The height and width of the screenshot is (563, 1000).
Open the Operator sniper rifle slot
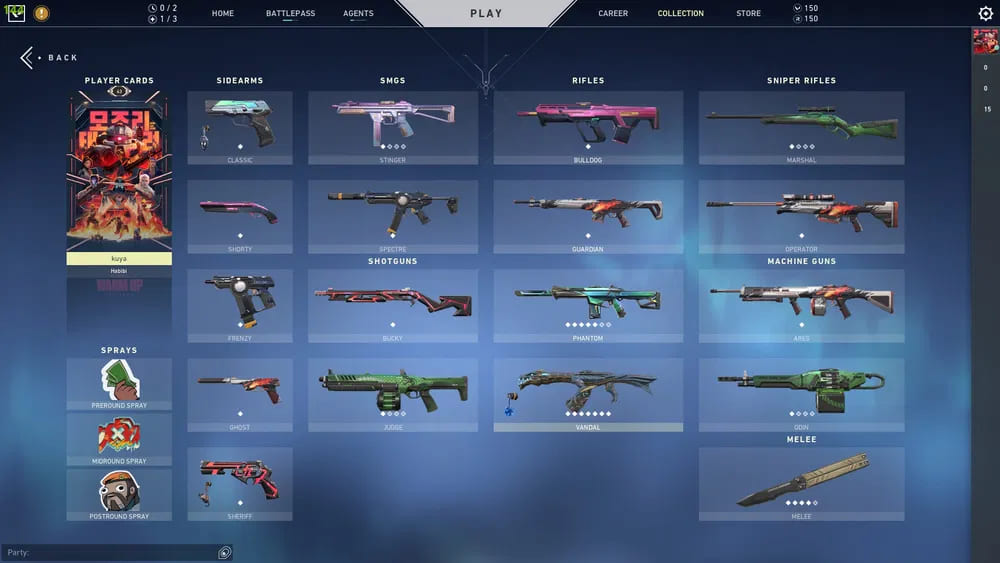pyautogui.click(x=801, y=217)
